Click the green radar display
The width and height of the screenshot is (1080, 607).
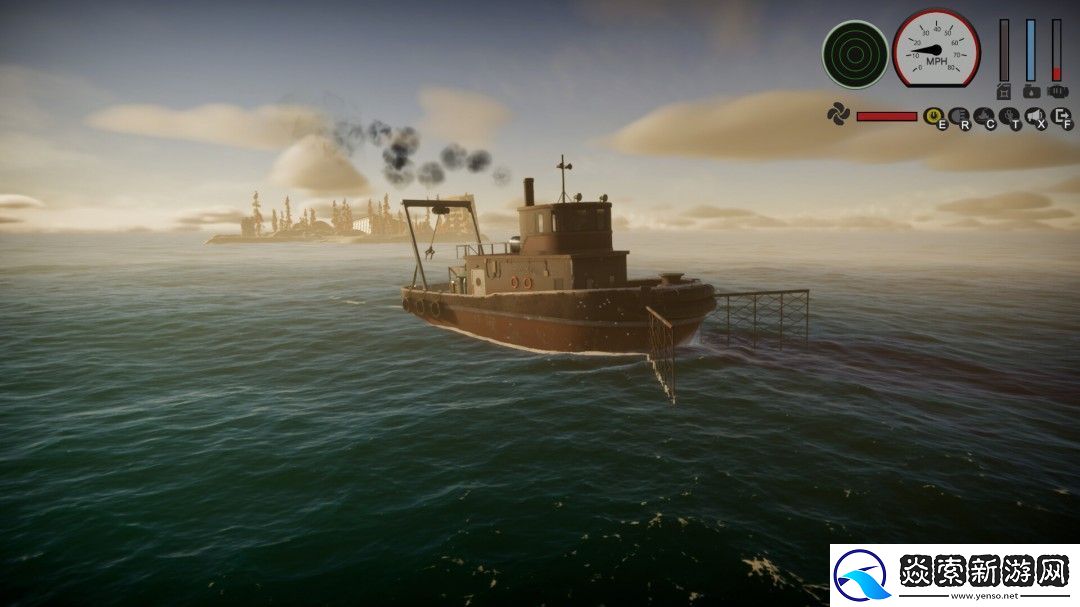[855, 54]
